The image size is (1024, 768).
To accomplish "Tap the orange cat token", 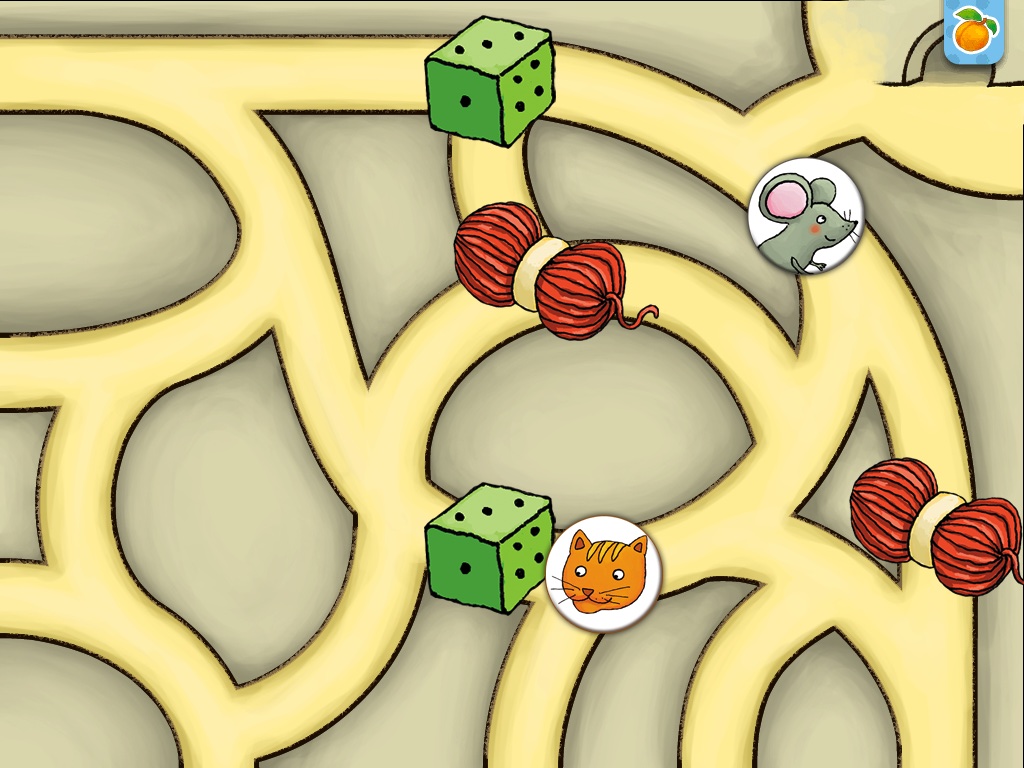I will 602,574.
